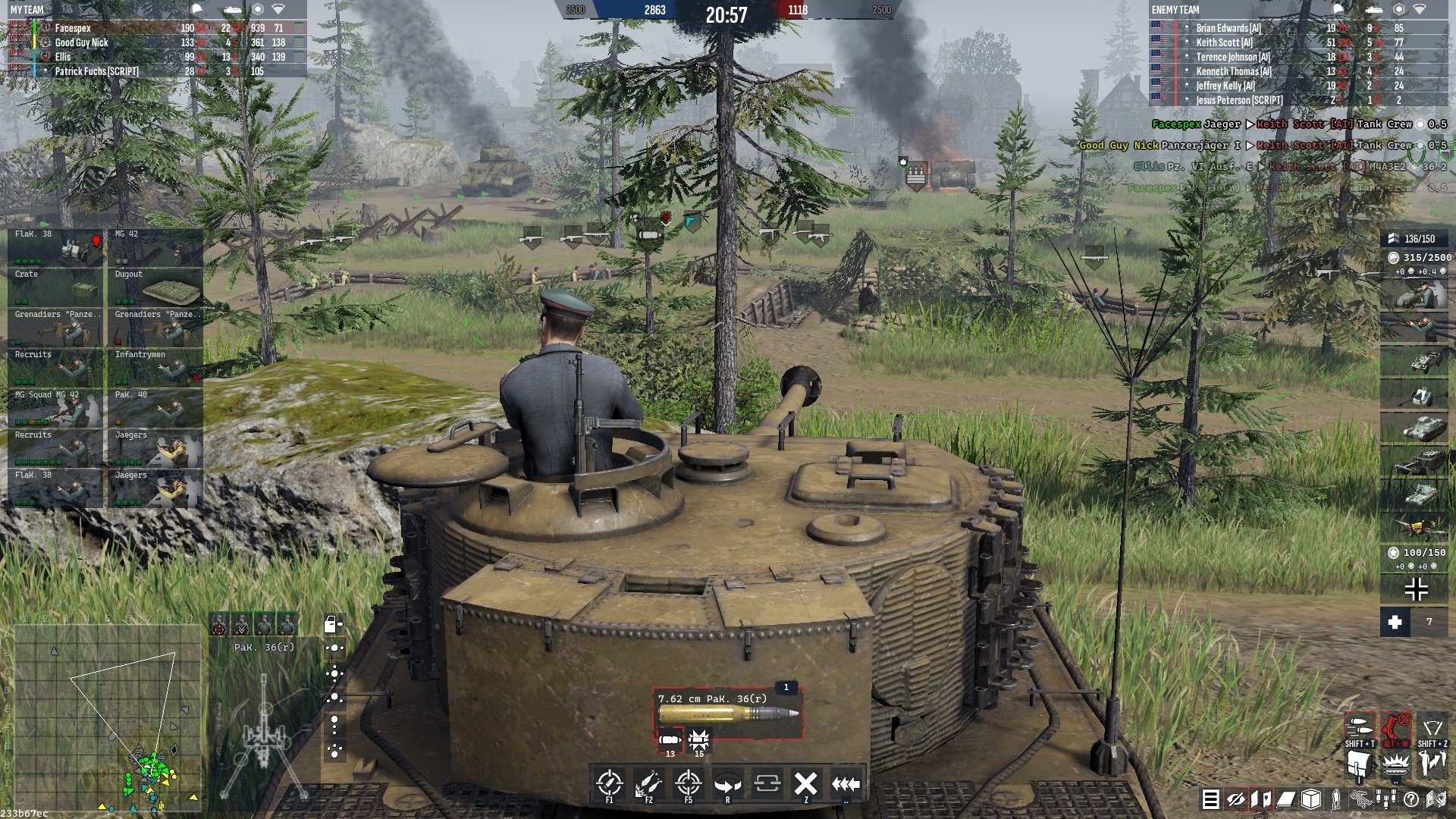Activate the bombardment attack-ground icon

[x=648, y=783]
